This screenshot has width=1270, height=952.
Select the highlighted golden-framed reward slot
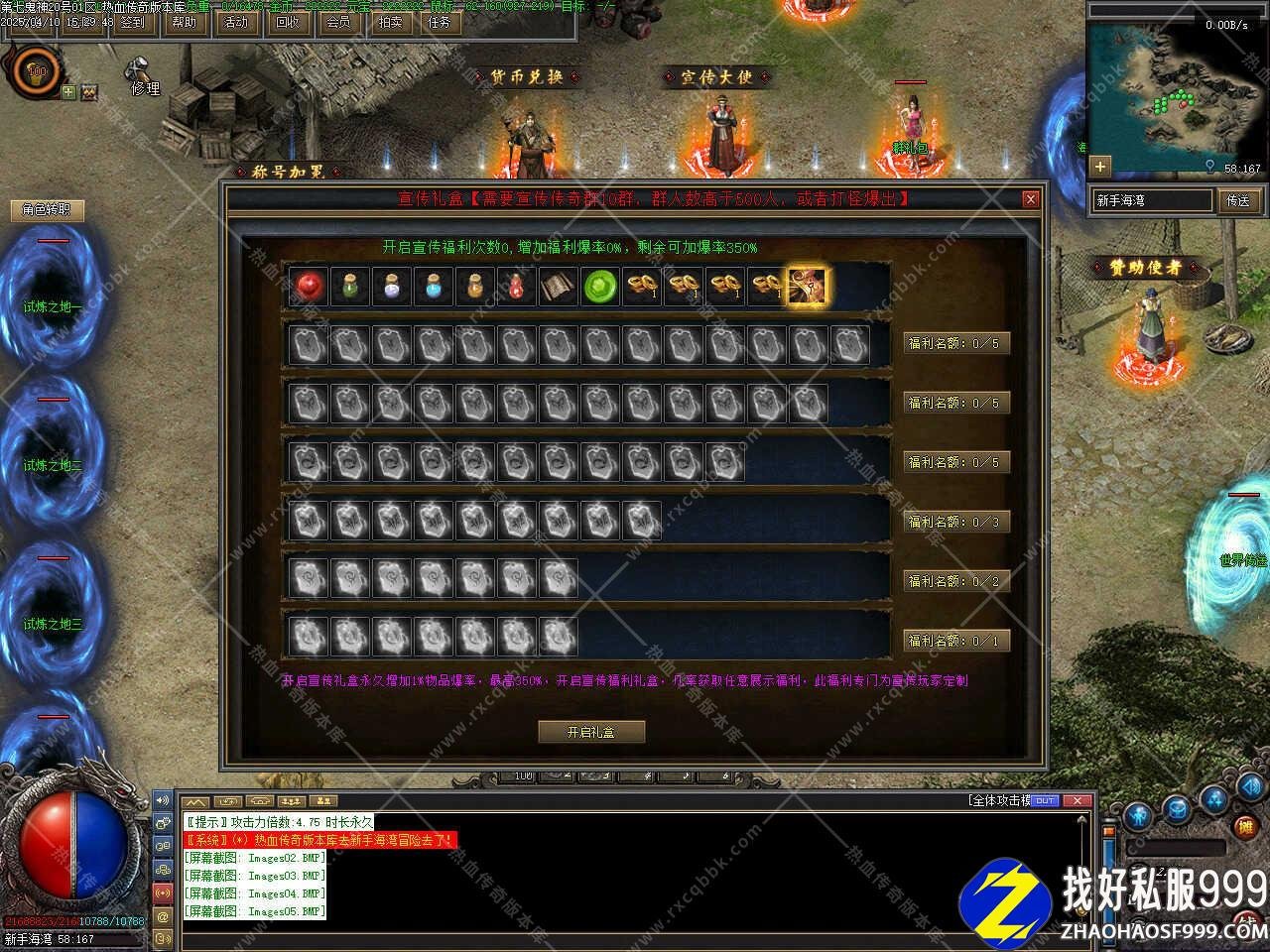click(807, 287)
